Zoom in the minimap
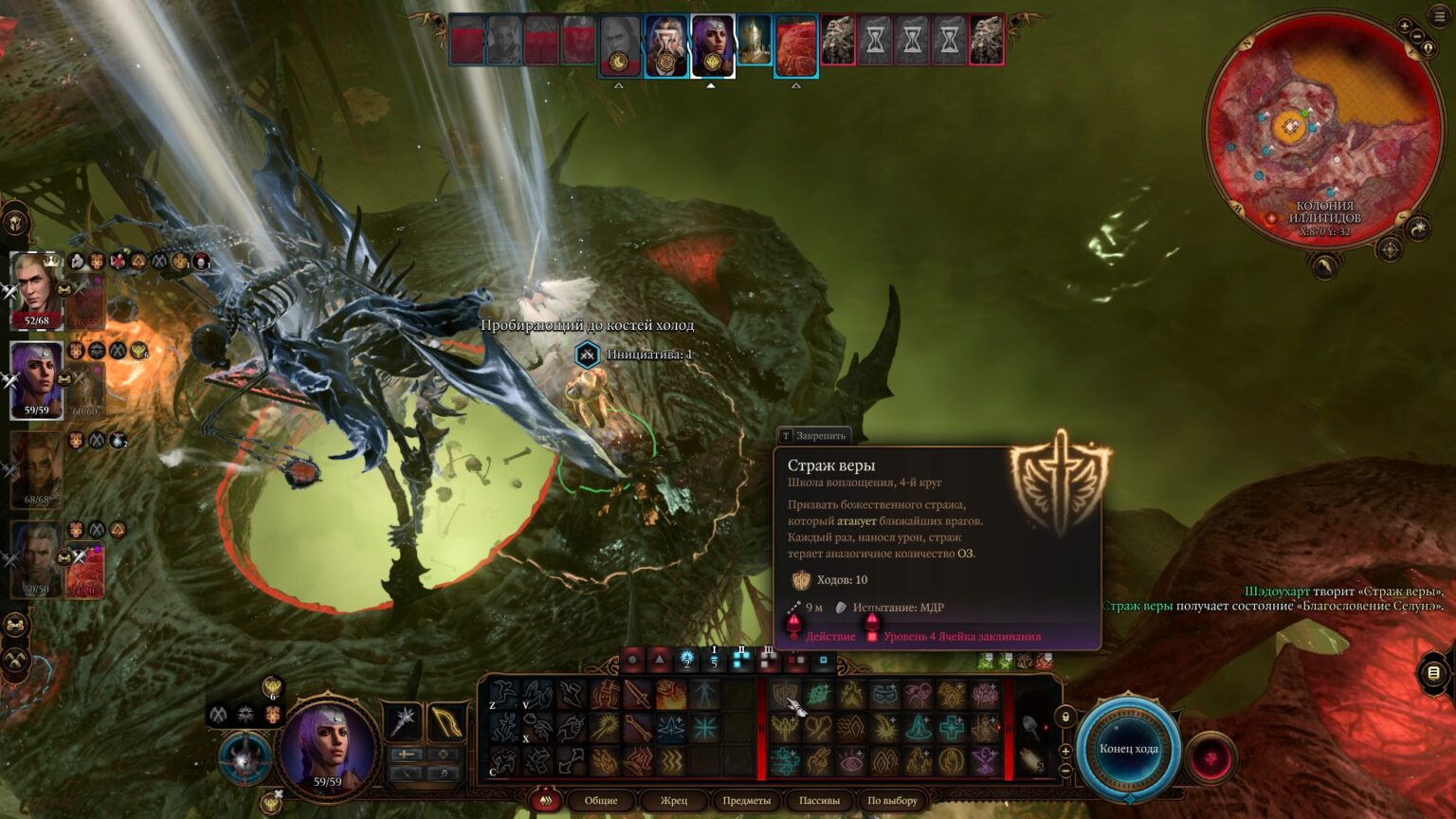This screenshot has height=819, width=1456. (1404, 27)
